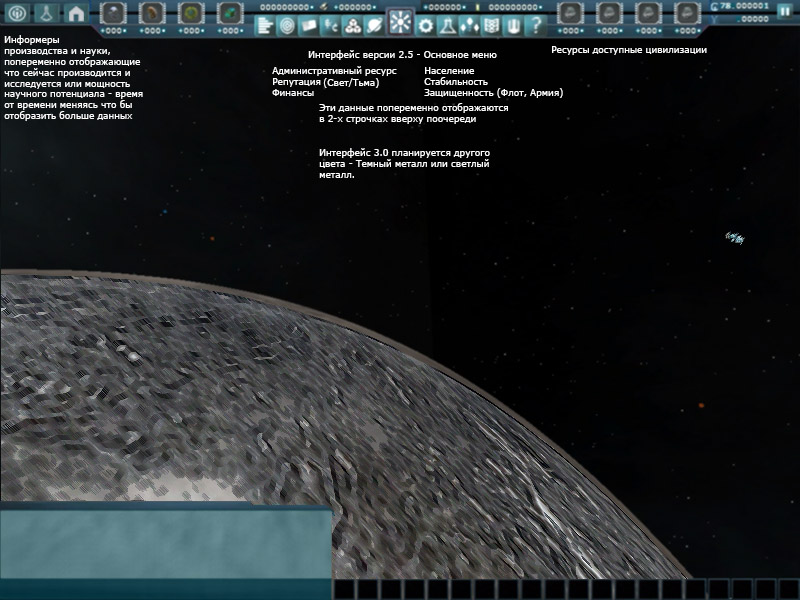800x600 pixels.
Task: Open the bar chart statistics icon
Action: tap(265, 24)
